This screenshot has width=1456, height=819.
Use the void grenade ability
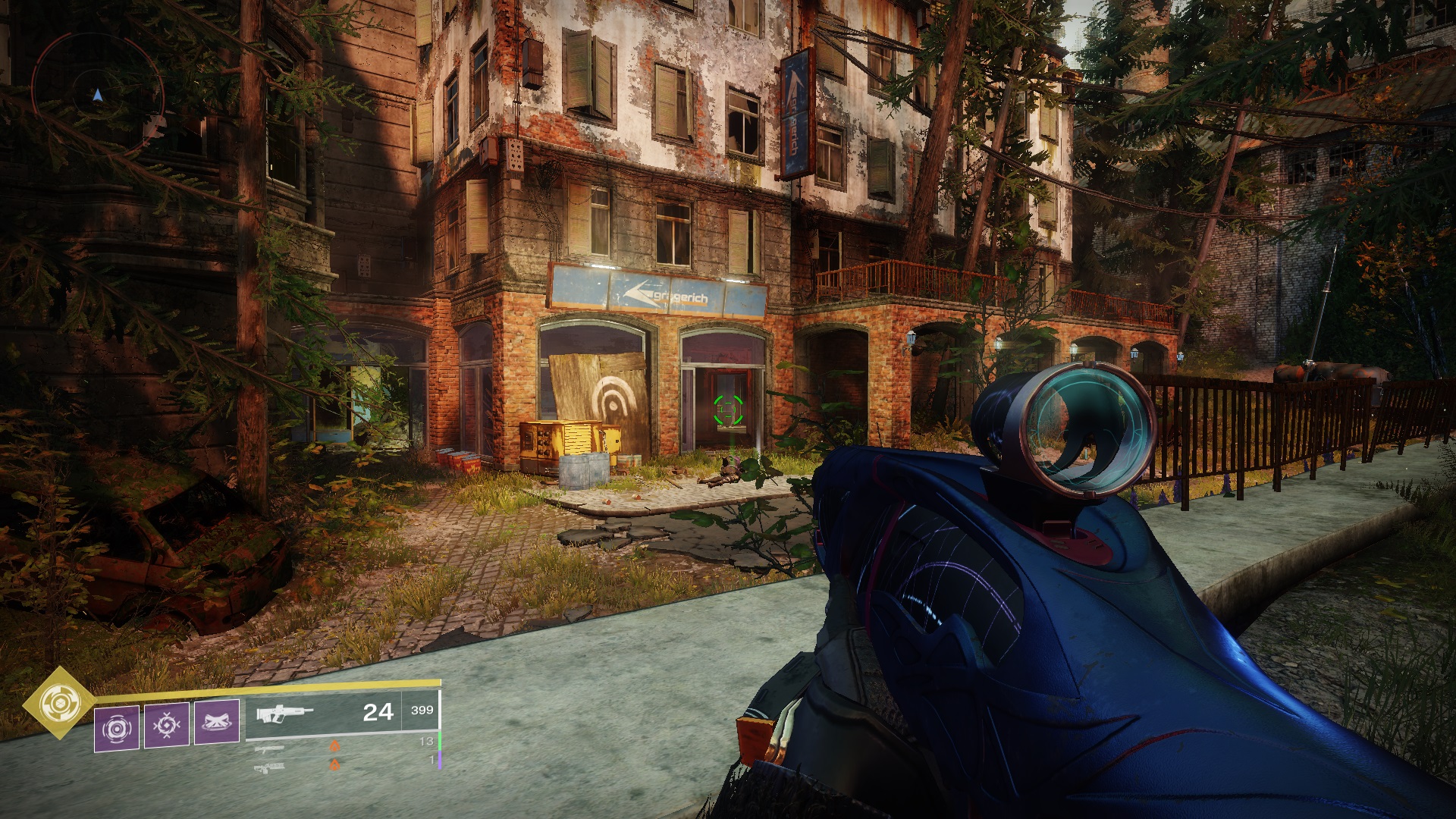(117, 728)
